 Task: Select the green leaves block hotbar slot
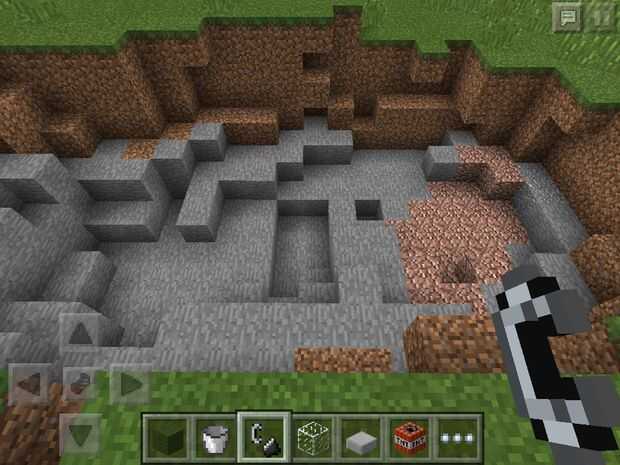(167, 436)
